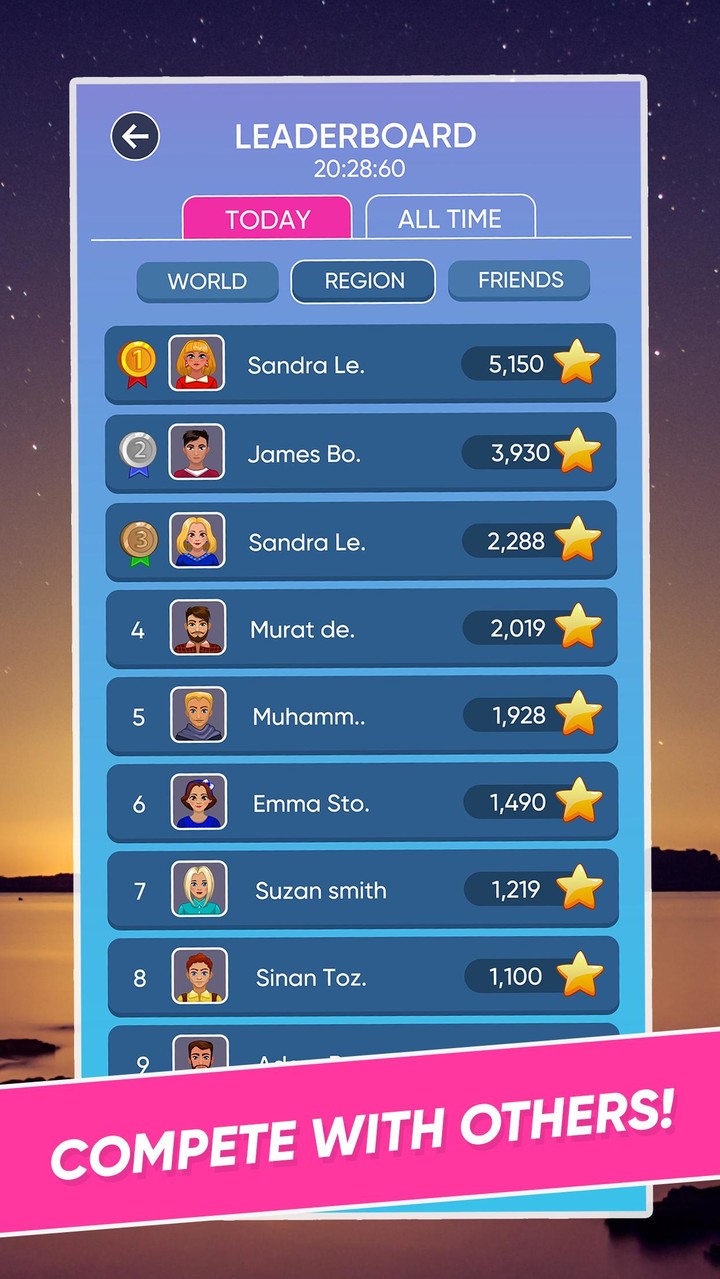
Task: Open the ALL TIME tab
Action: point(450,218)
